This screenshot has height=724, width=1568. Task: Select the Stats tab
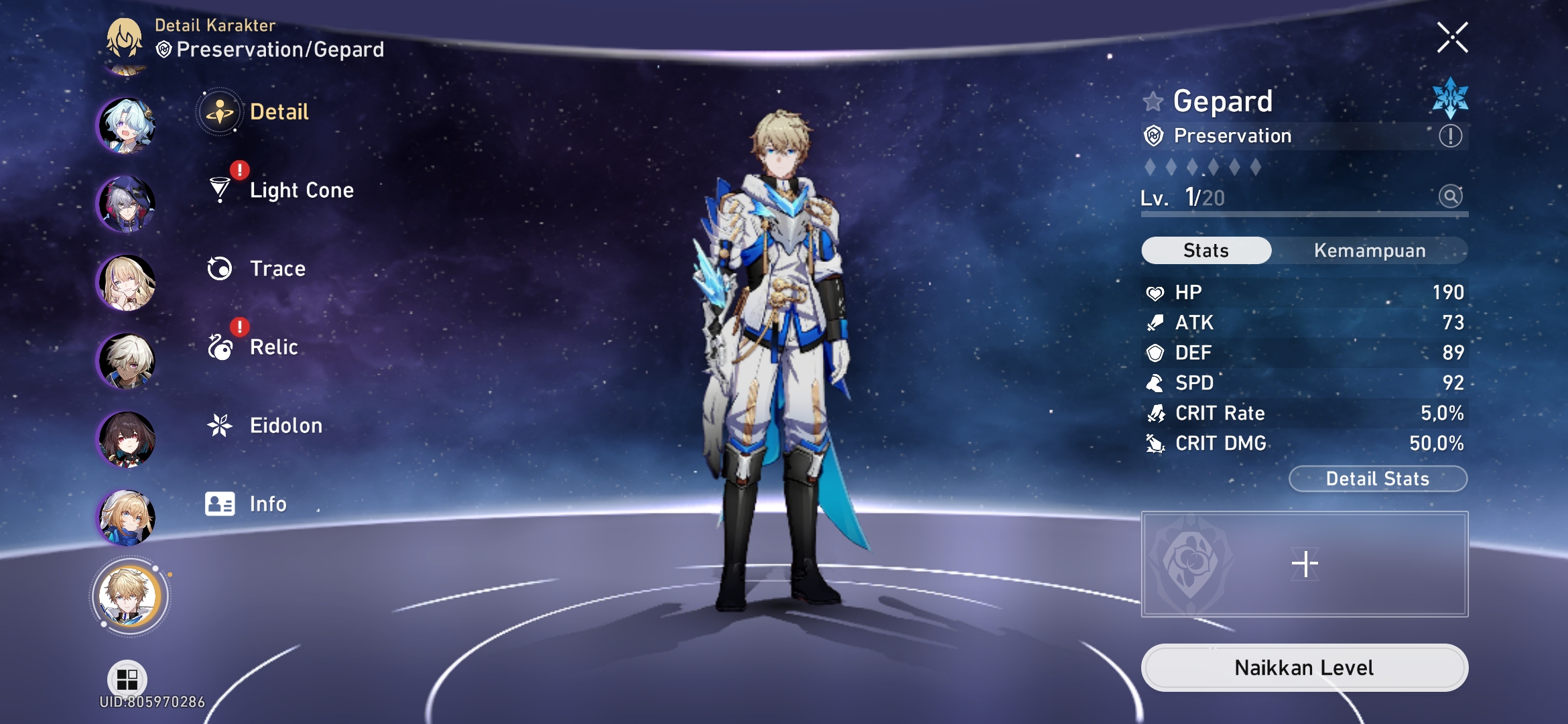coord(1205,249)
